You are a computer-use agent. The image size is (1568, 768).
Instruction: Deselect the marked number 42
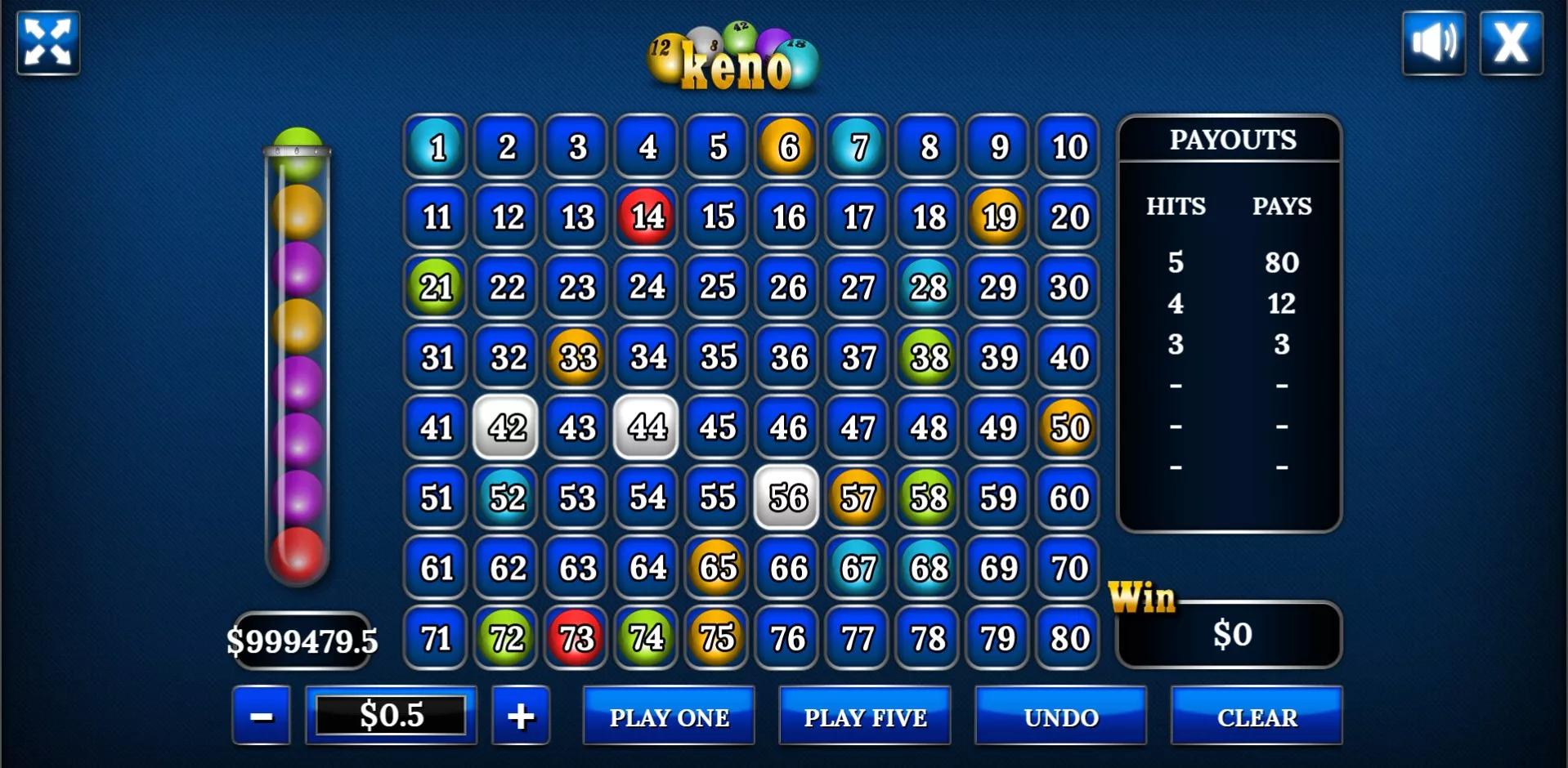505,426
